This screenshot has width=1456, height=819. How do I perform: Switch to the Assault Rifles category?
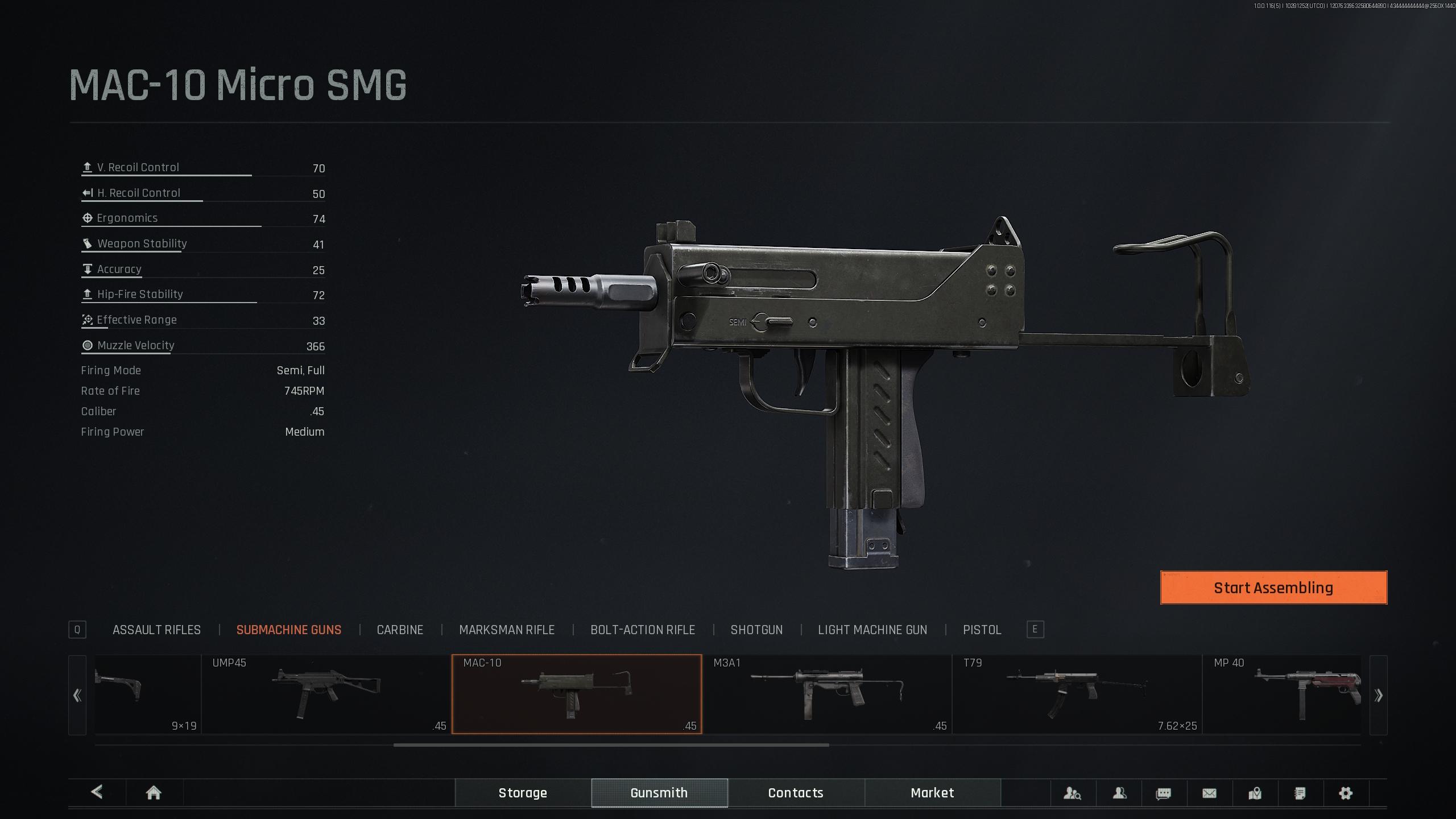pyautogui.click(x=156, y=630)
